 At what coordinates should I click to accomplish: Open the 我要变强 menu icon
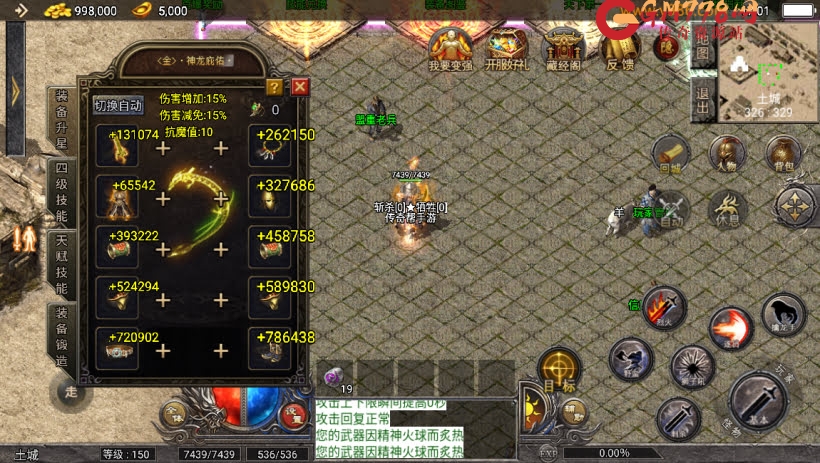coord(449,50)
